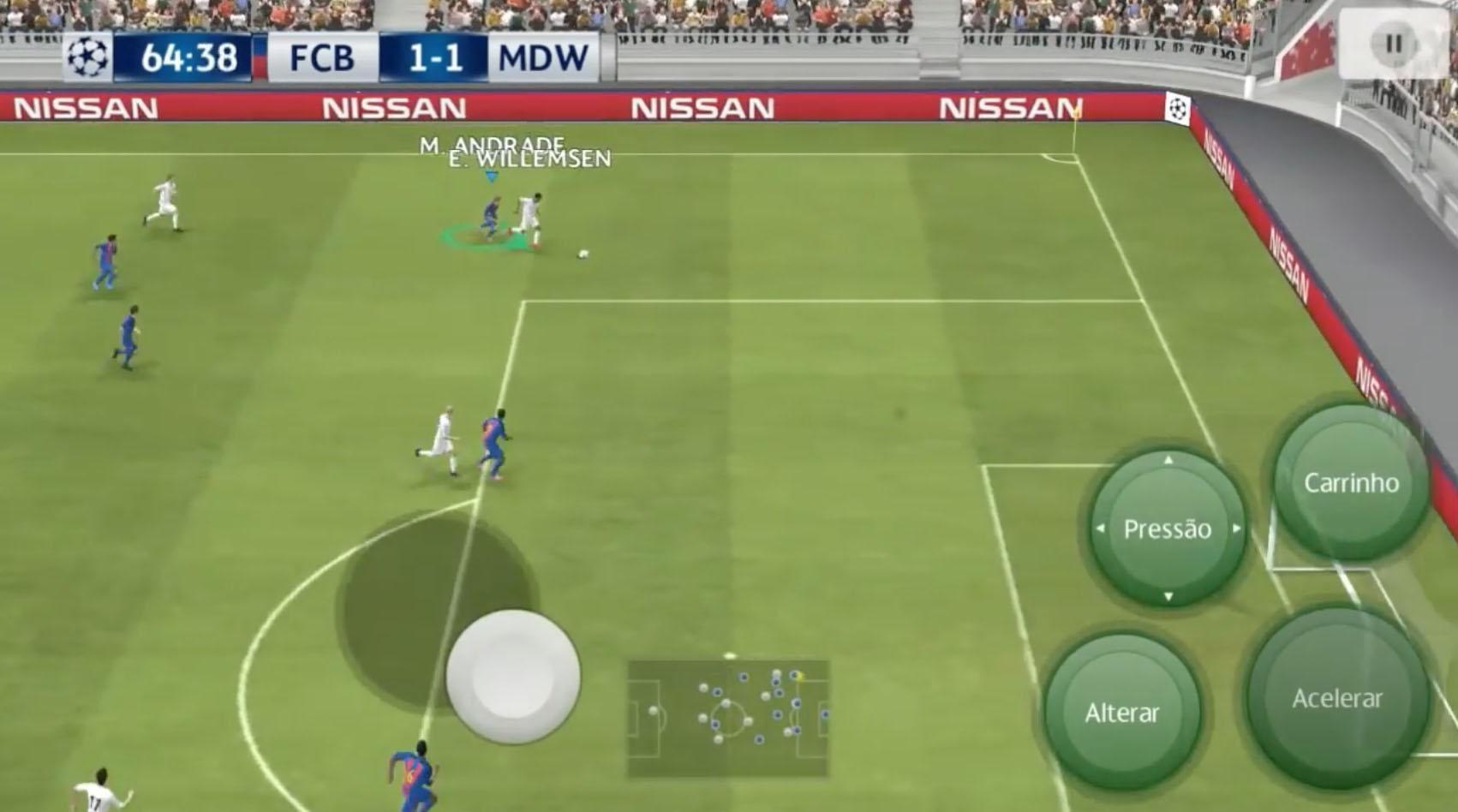Tap the cursor arrow above the selected player
The height and width of the screenshot is (812, 1458).
(x=490, y=177)
